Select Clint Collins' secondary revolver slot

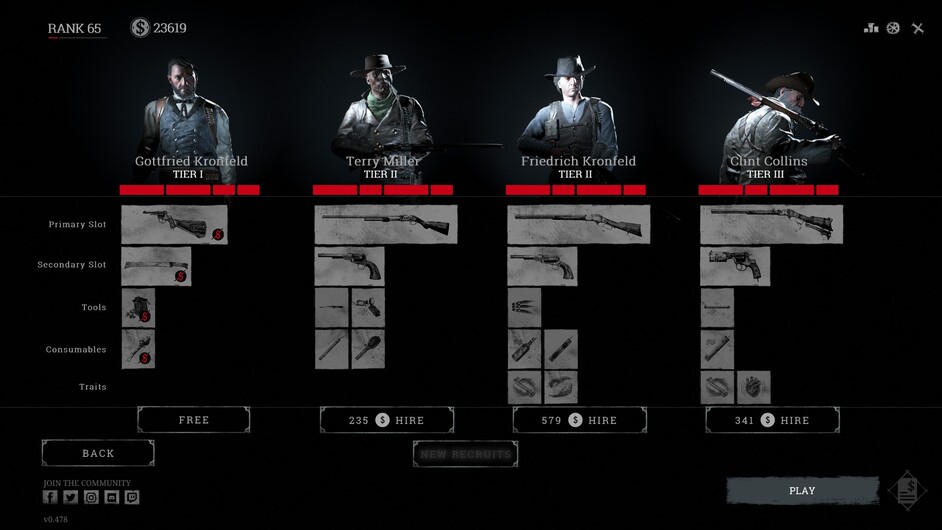[735, 266]
